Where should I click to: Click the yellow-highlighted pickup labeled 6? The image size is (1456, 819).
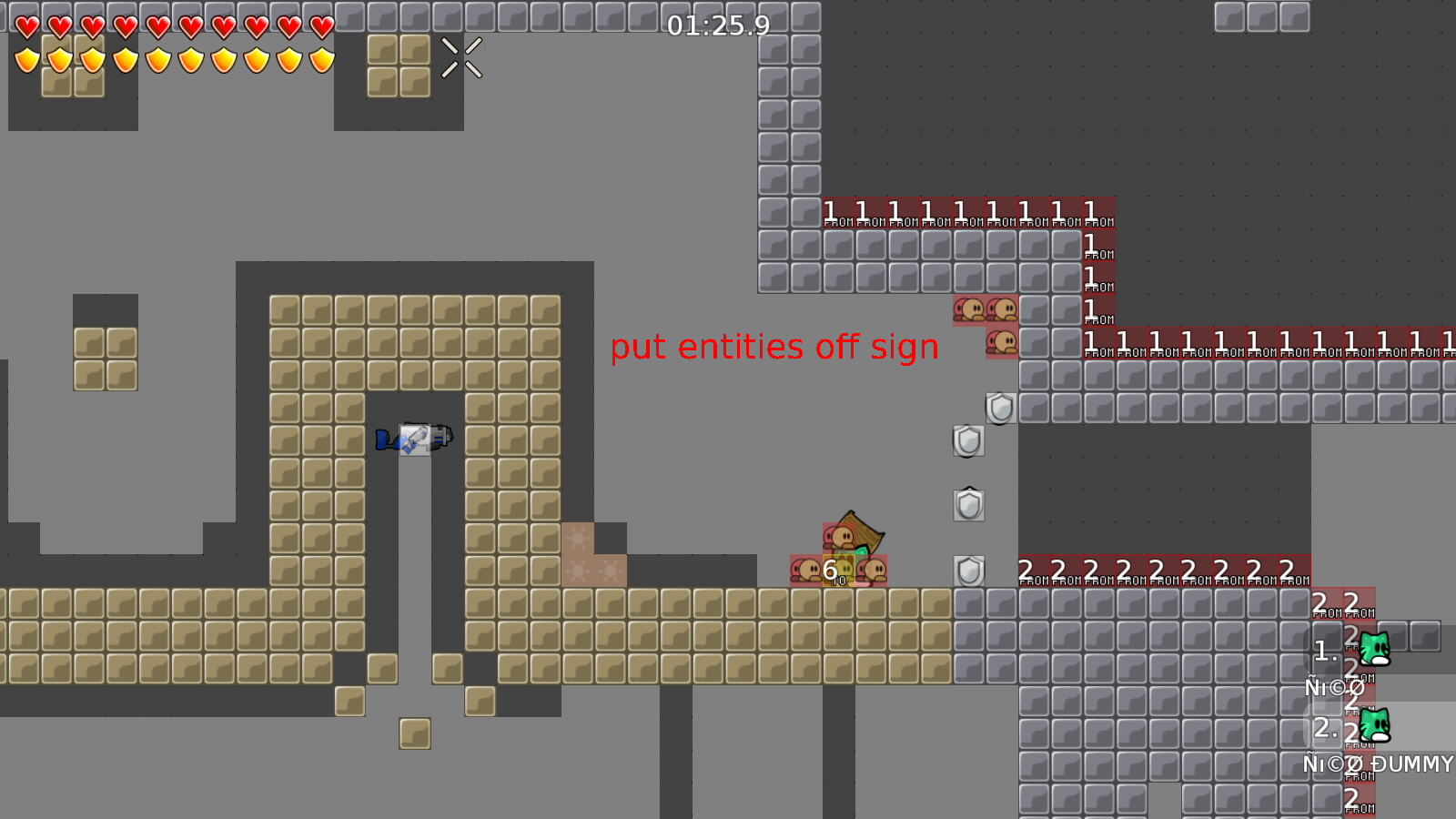tap(839, 571)
